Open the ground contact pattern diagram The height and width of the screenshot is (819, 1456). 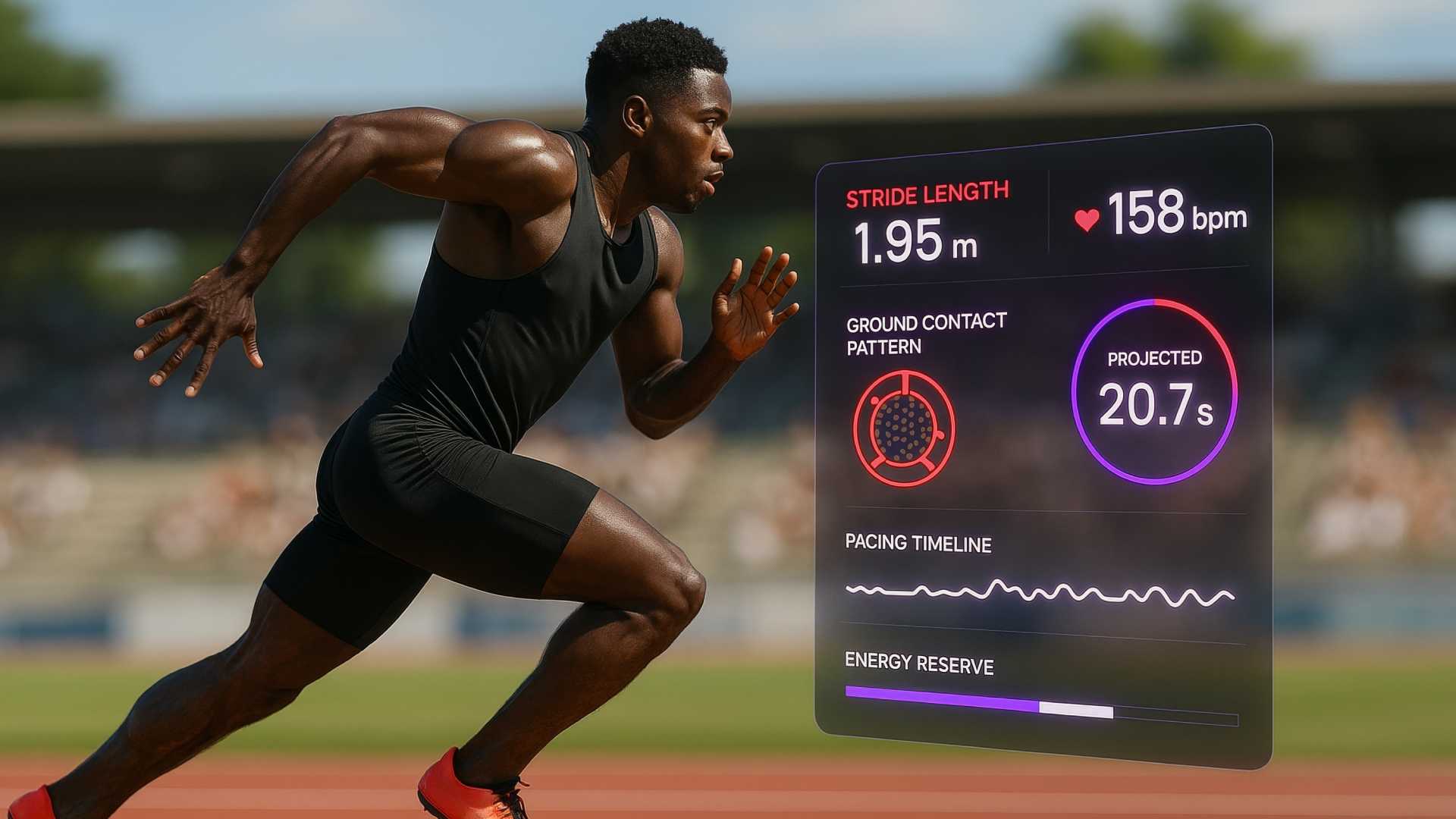coord(903,428)
